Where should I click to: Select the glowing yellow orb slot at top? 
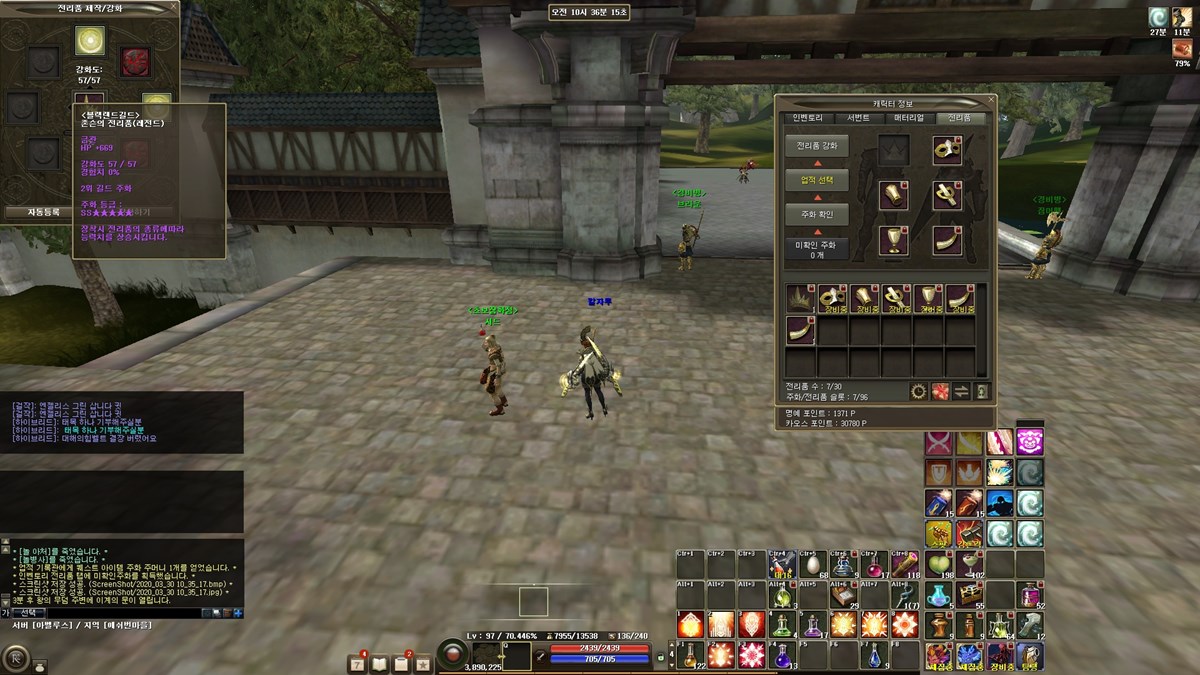[90, 40]
